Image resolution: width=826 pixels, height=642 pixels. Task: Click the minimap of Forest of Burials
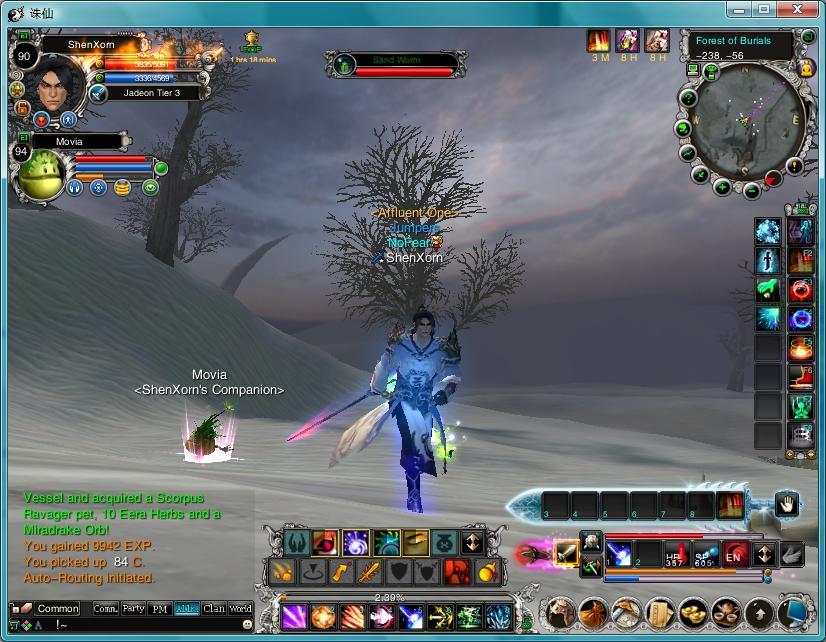pos(748,124)
